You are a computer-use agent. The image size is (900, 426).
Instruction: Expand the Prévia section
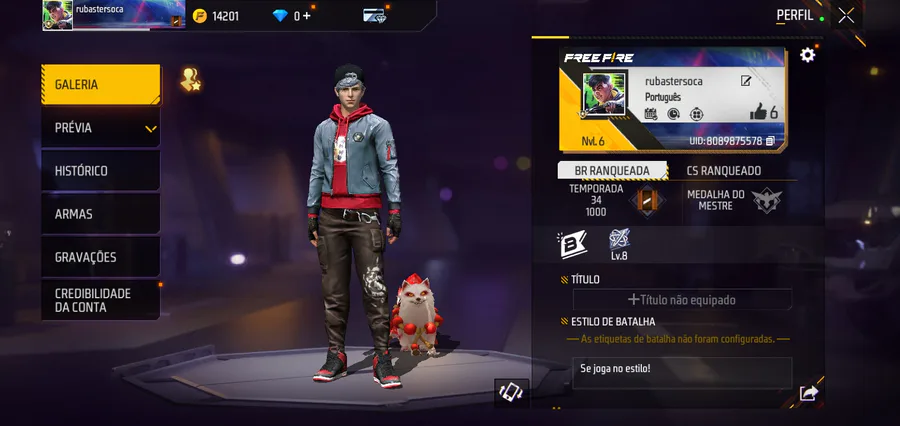point(100,128)
